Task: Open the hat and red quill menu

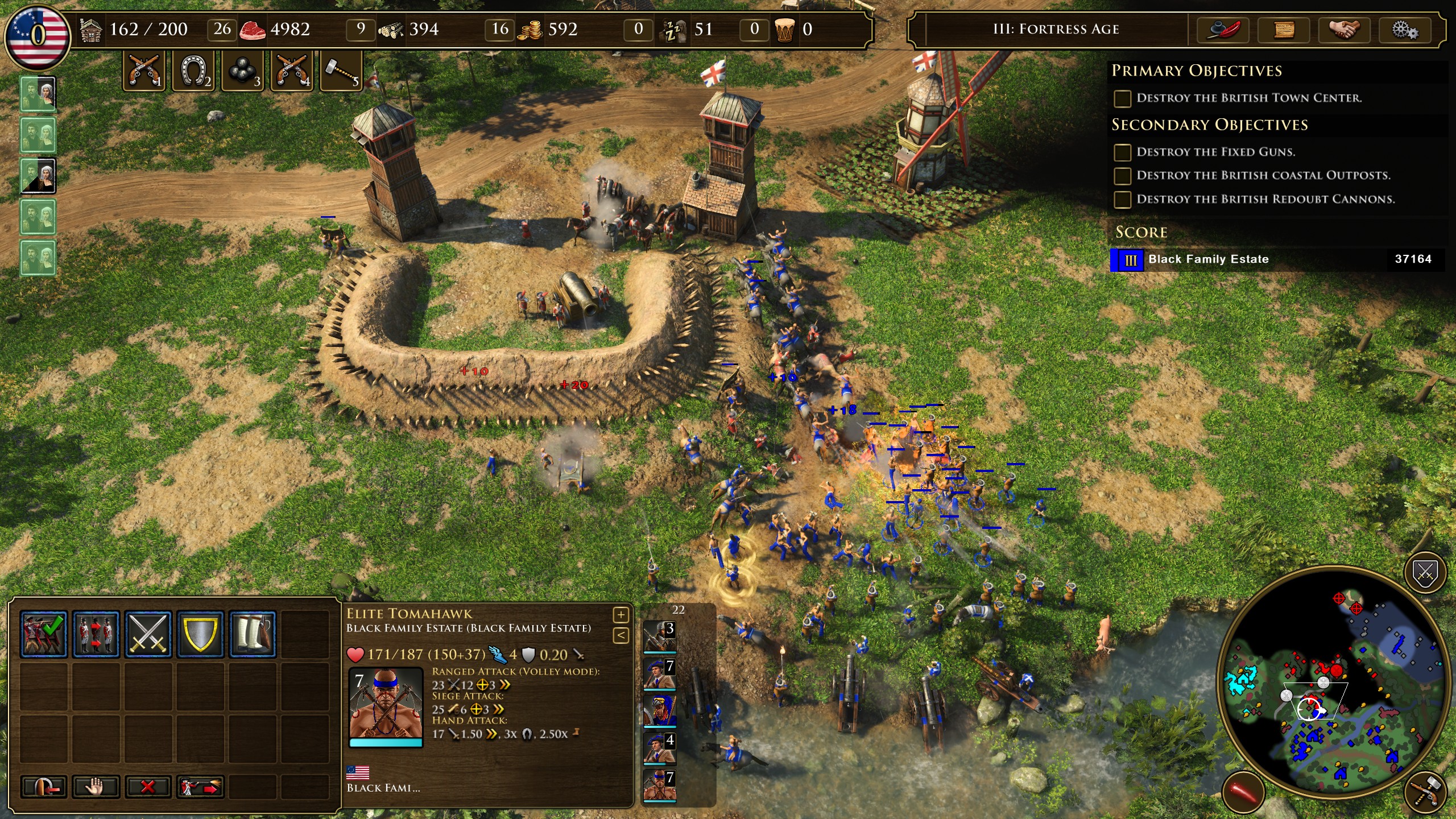Action: click(x=1222, y=30)
